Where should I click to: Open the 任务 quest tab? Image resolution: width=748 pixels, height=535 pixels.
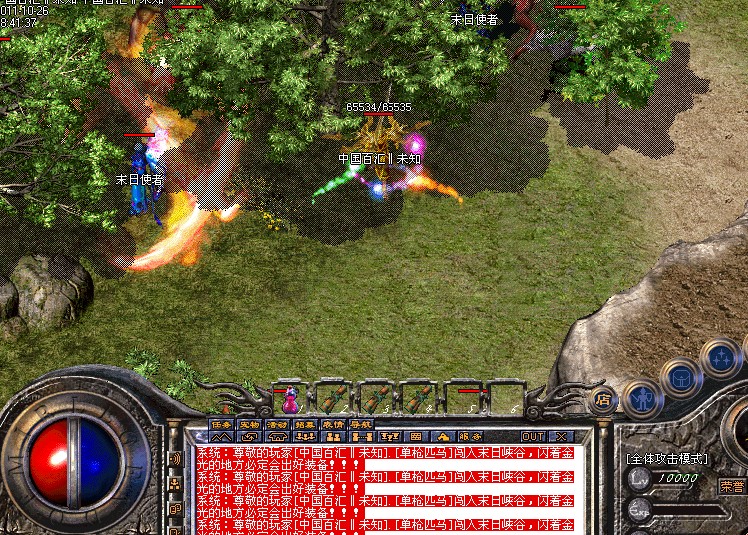[221, 425]
